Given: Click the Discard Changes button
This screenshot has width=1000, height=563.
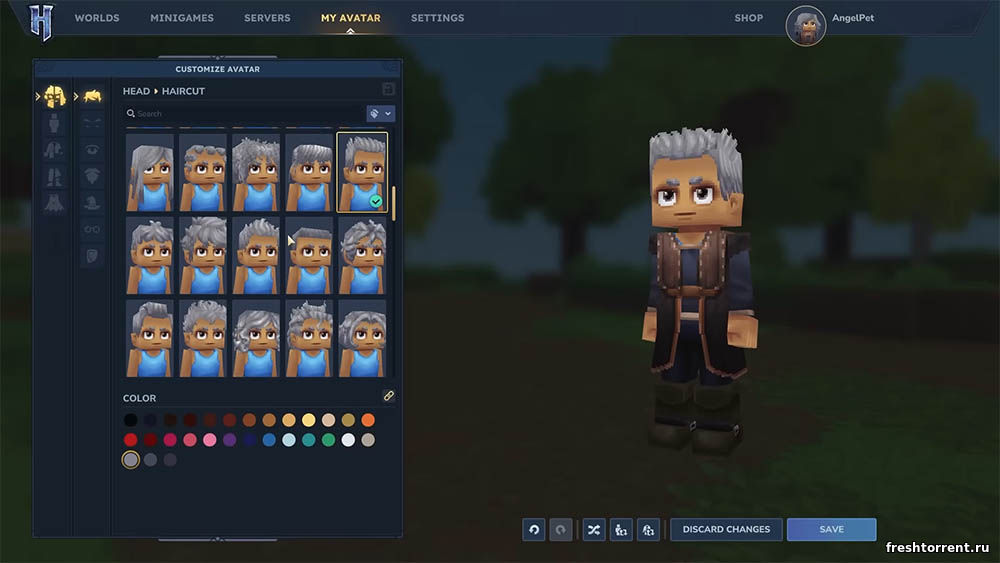Looking at the screenshot, I should (725, 529).
